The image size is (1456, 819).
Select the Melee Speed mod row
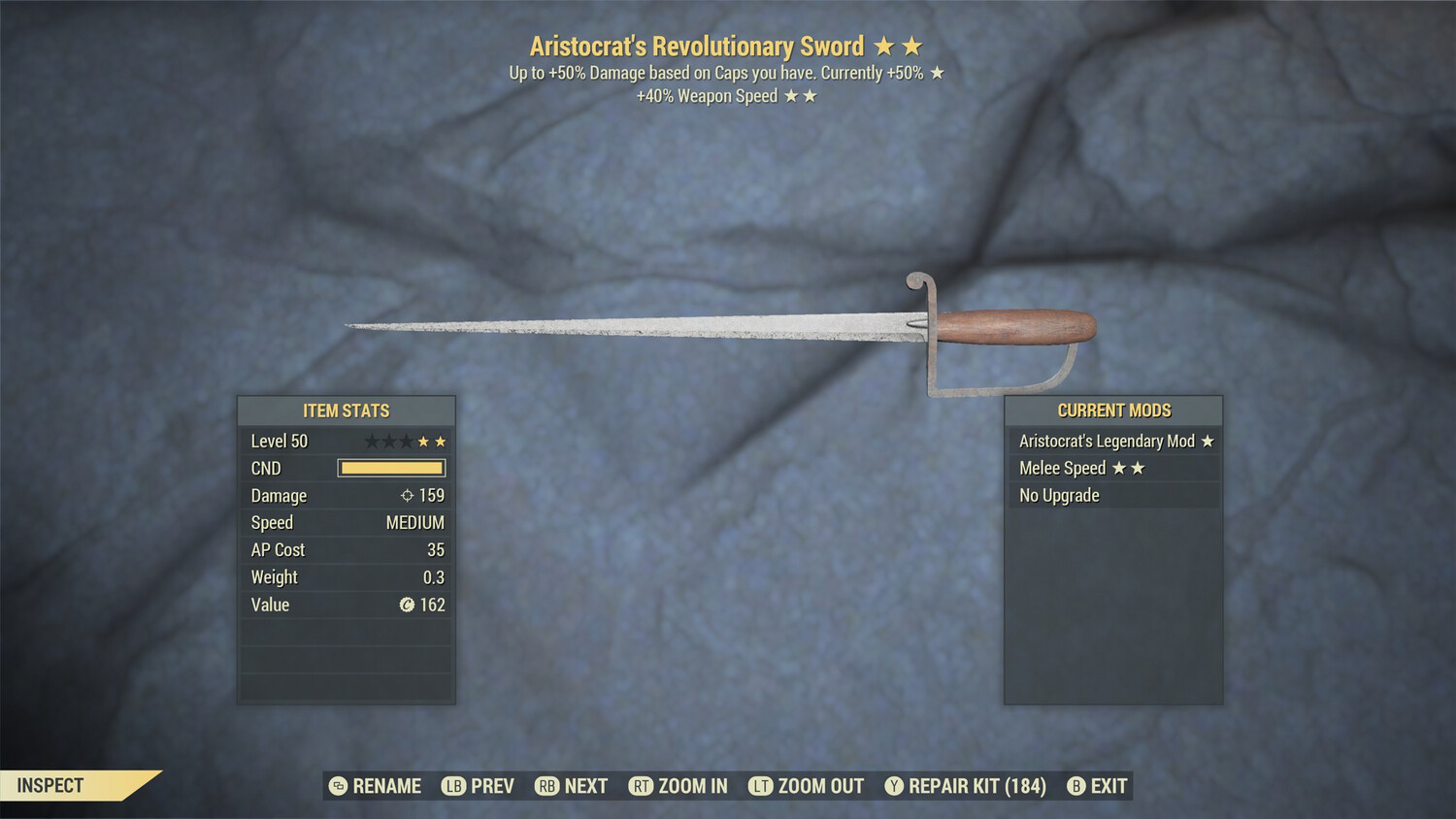pyautogui.click(x=1113, y=469)
